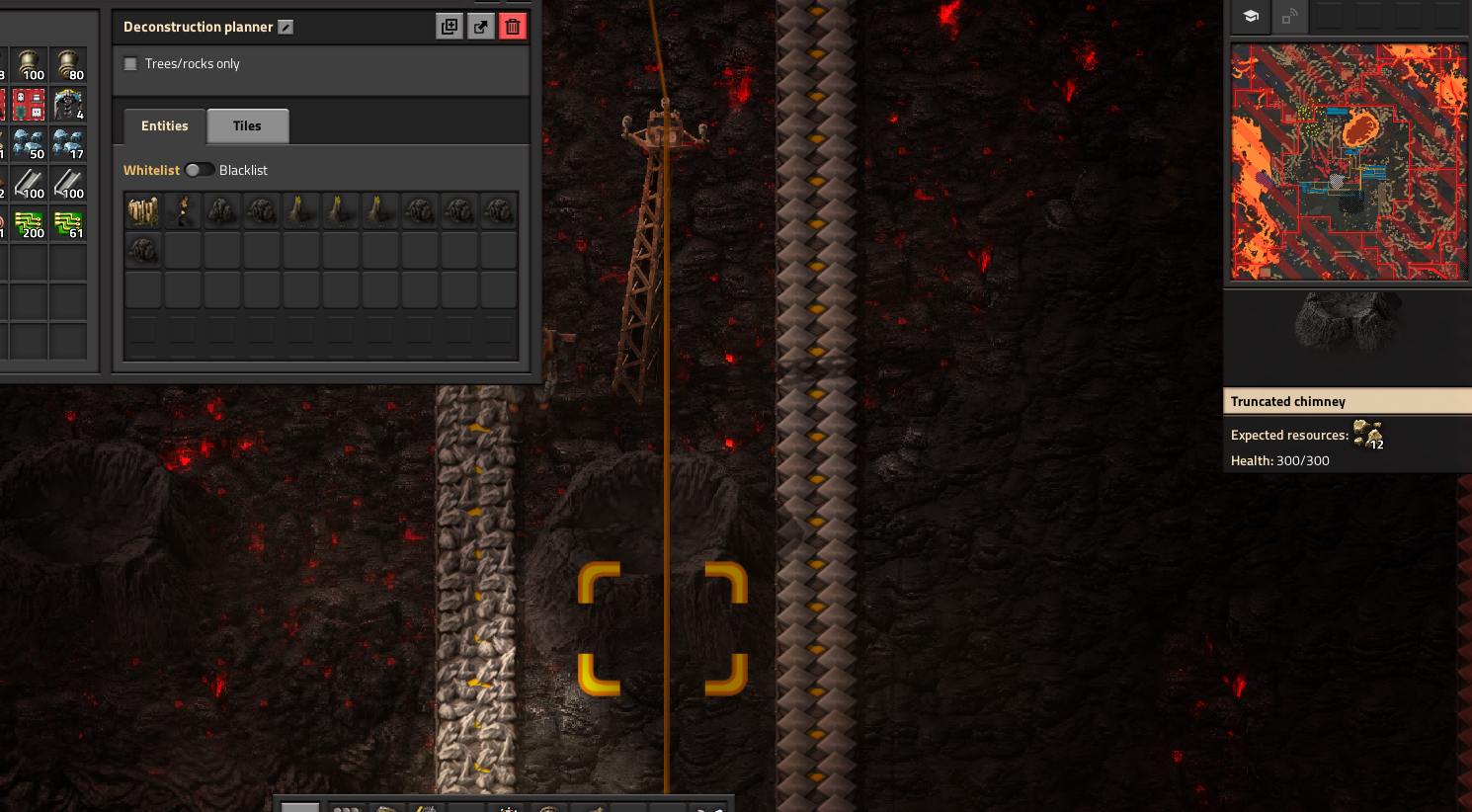Screen dimensions: 1472x812
Task: Open the map by clicking the minimap
Action: (1348, 162)
